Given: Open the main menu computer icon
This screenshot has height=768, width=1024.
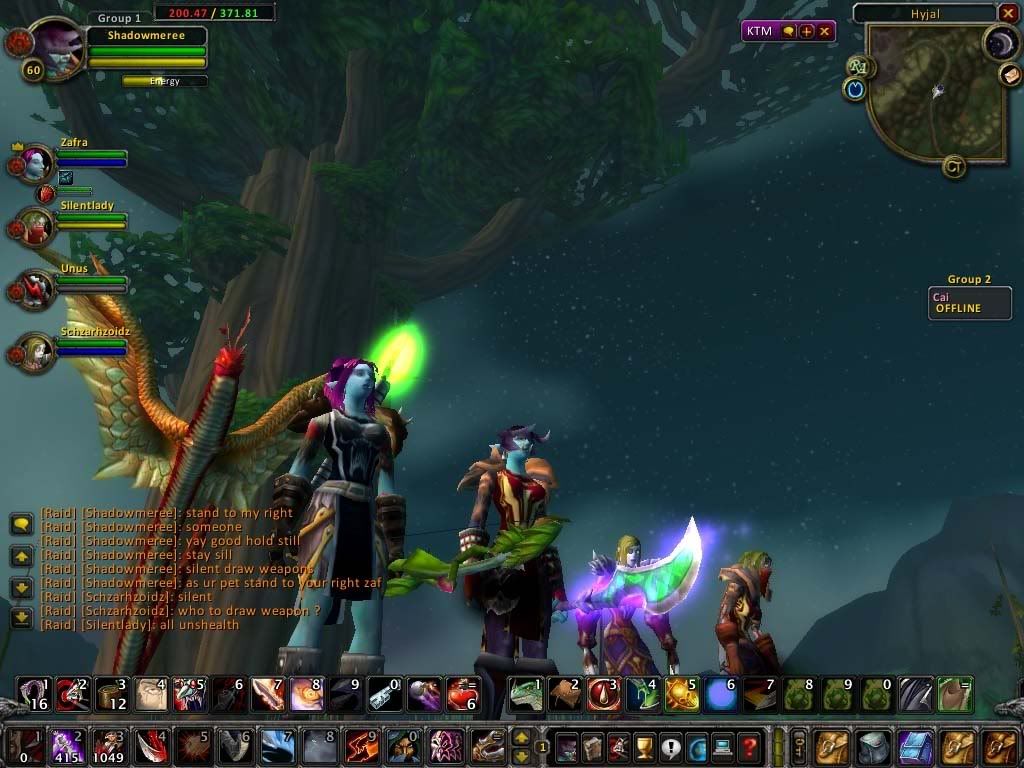Looking at the screenshot, I should 722,746.
